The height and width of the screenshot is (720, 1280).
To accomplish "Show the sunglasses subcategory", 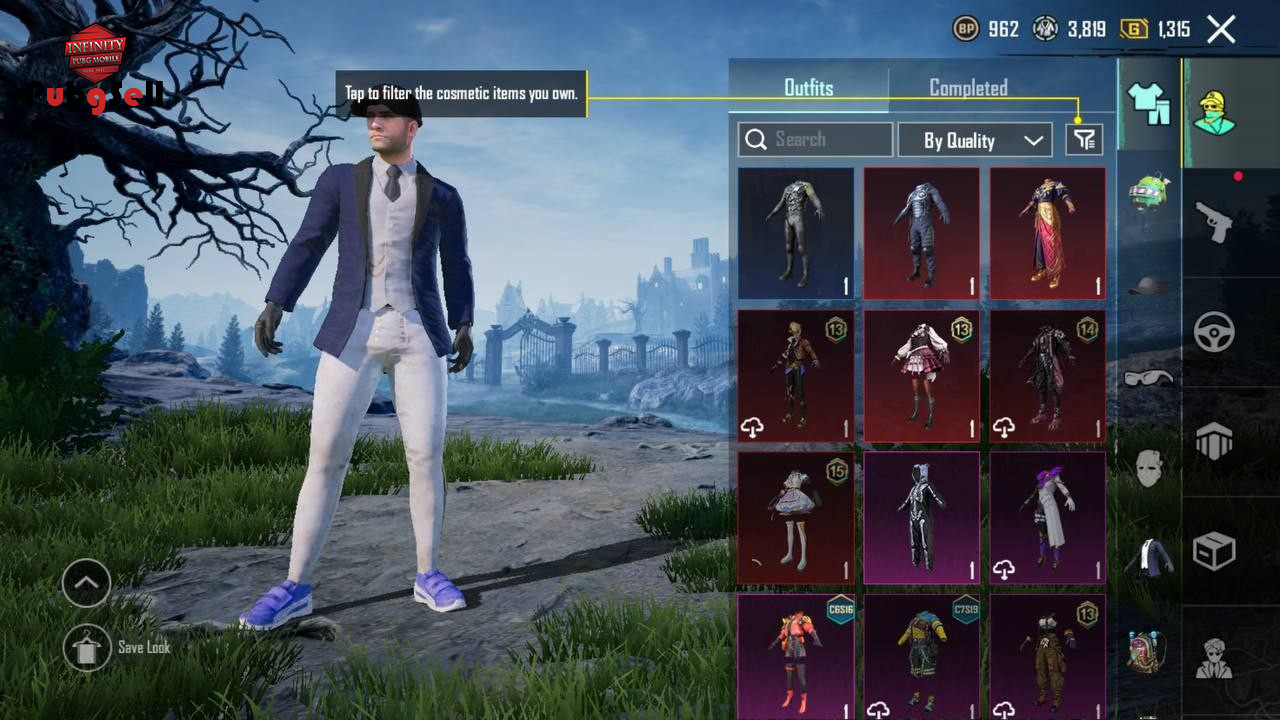I will (x=1149, y=377).
